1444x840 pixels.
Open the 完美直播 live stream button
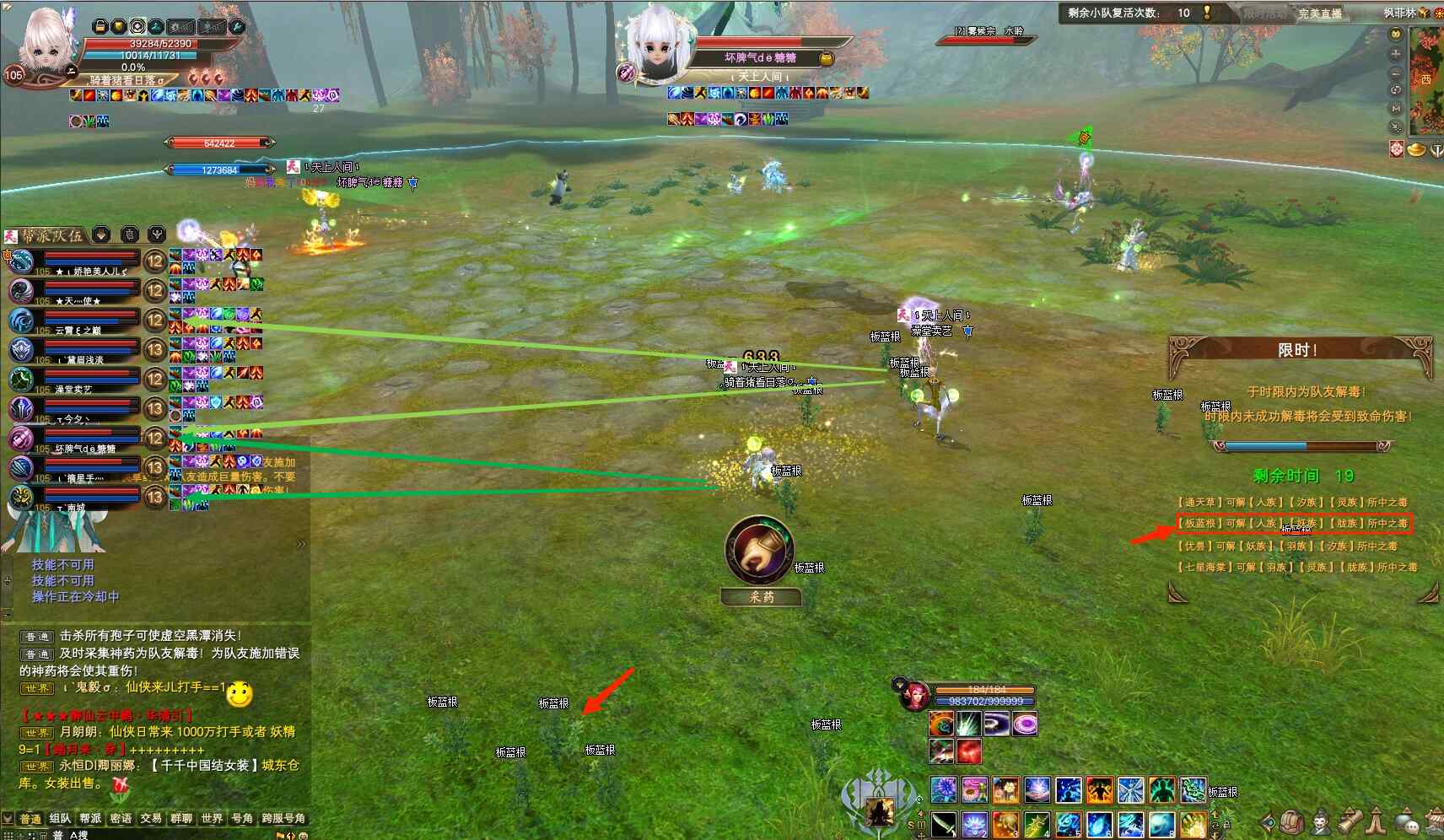pyautogui.click(x=1319, y=13)
